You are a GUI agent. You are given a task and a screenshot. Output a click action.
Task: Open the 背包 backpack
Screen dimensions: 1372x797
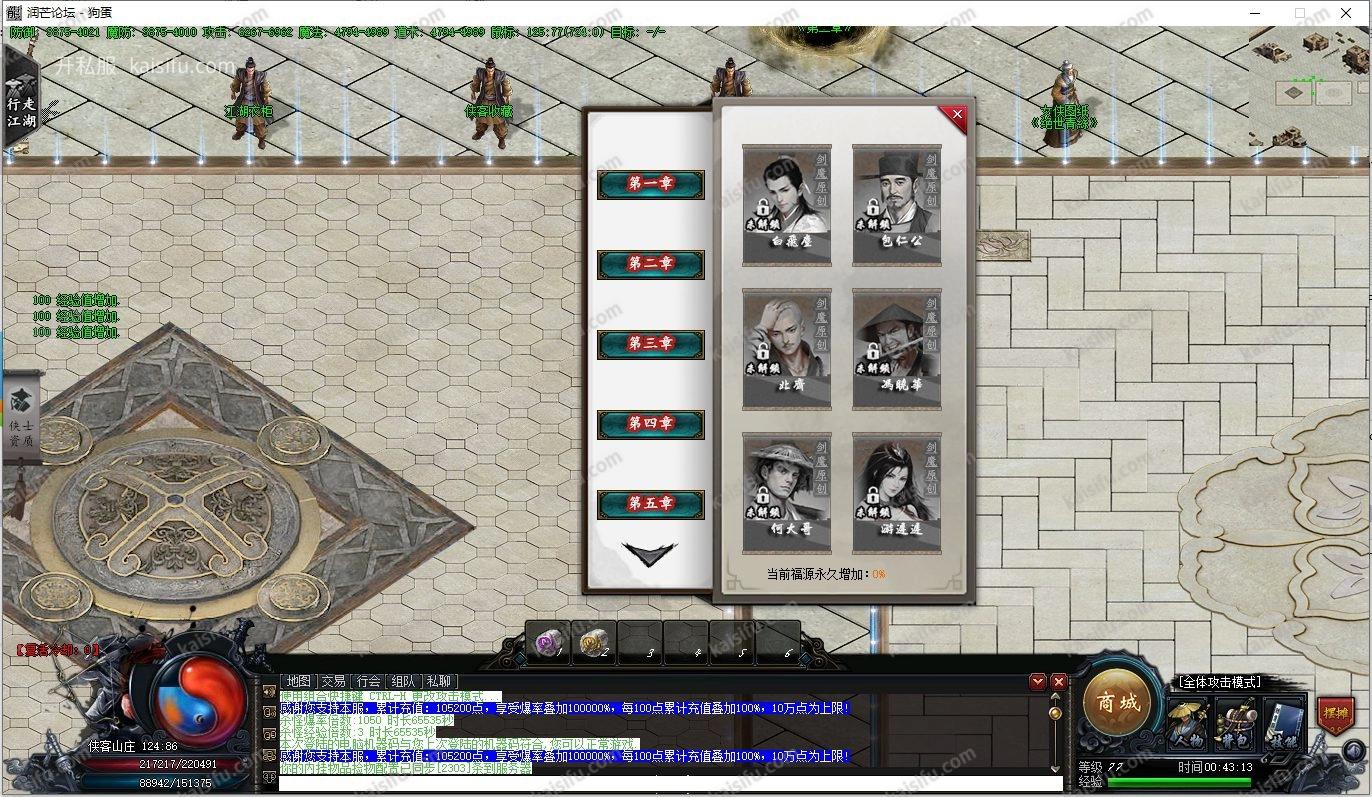pyautogui.click(x=1235, y=724)
